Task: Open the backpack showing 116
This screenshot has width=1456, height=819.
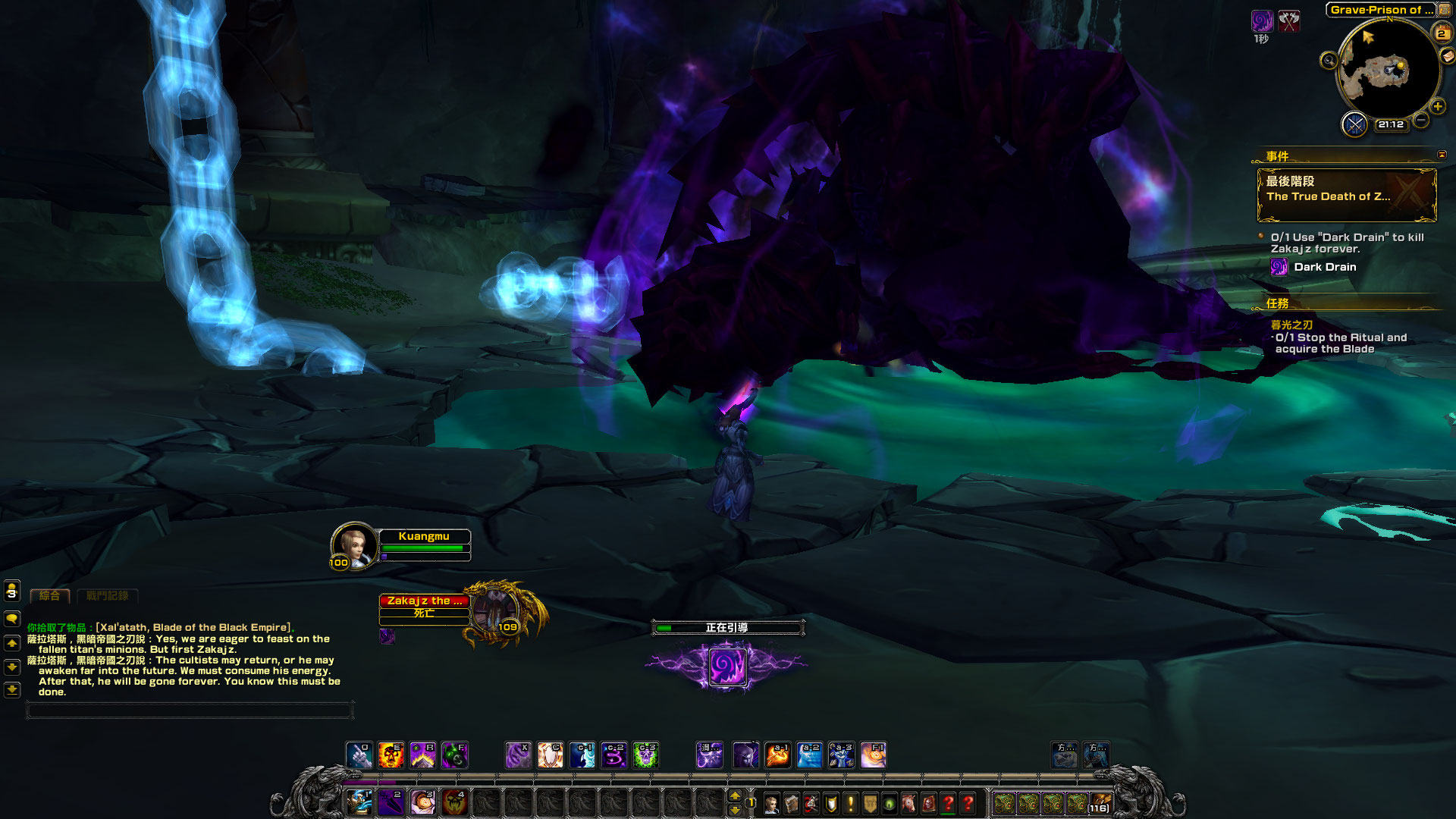Action: [1100, 803]
